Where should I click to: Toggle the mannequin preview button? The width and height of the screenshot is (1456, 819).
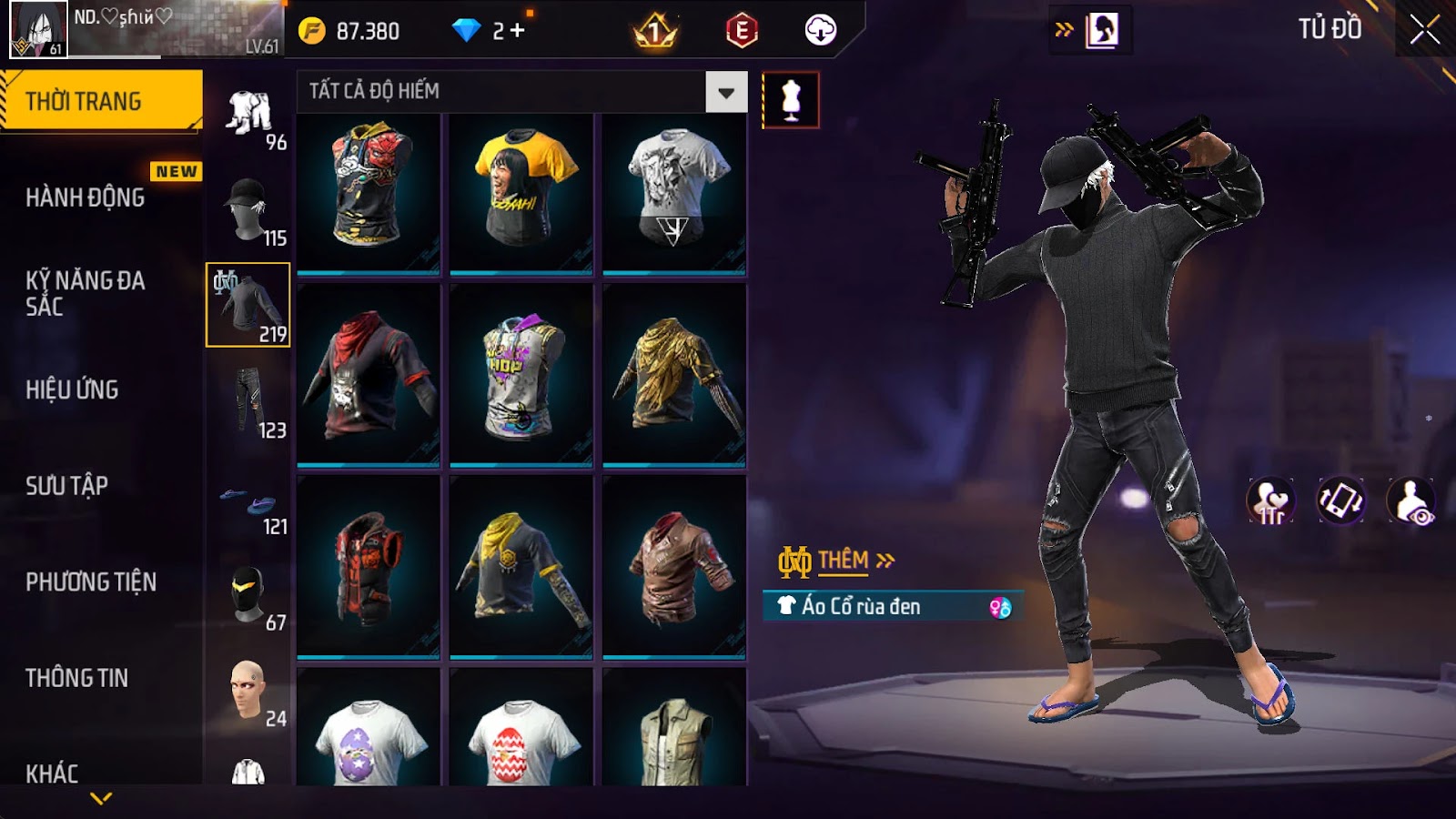pyautogui.click(x=790, y=100)
